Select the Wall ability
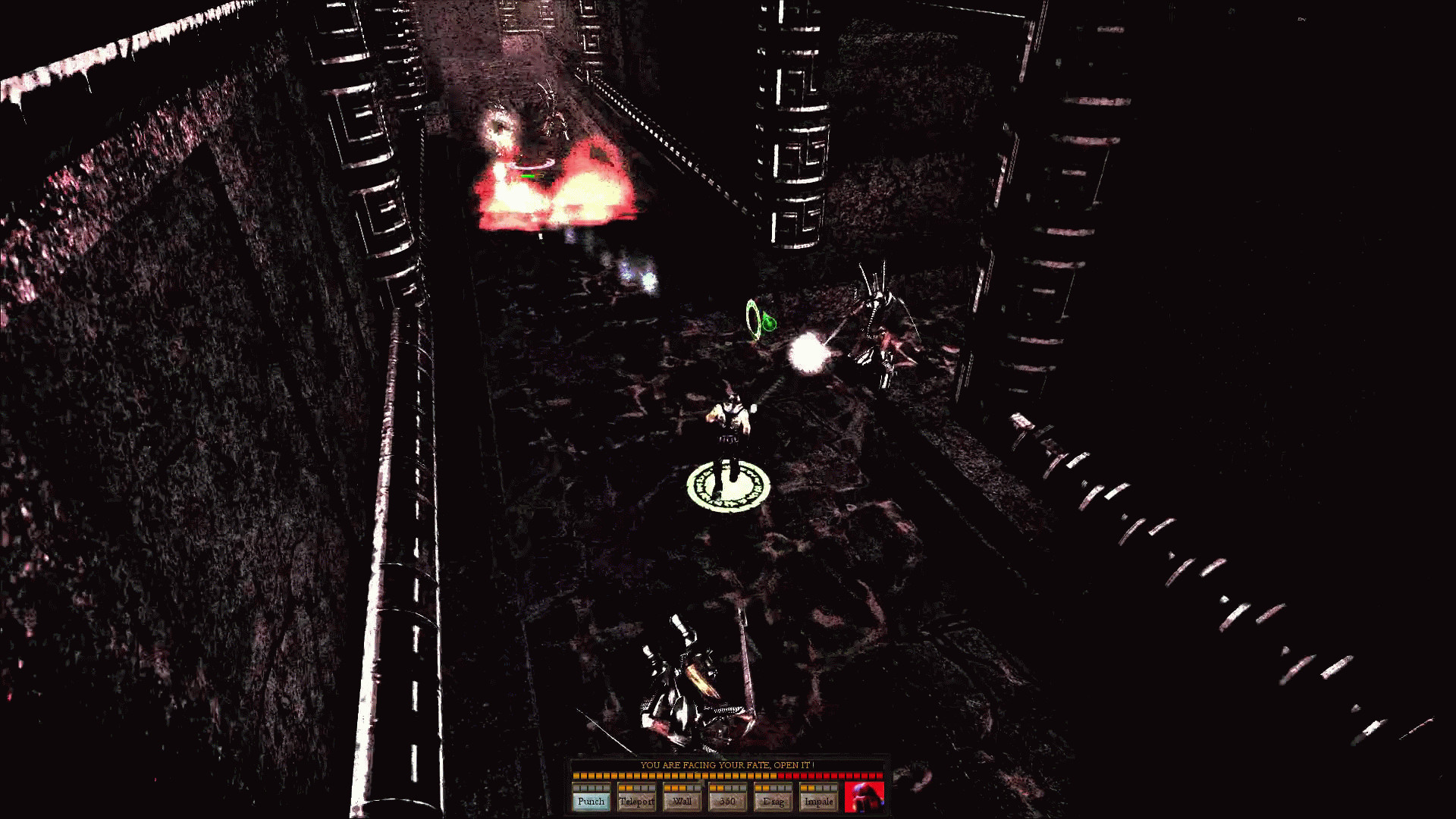This screenshot has width=1456, height=819. (682, 800)
